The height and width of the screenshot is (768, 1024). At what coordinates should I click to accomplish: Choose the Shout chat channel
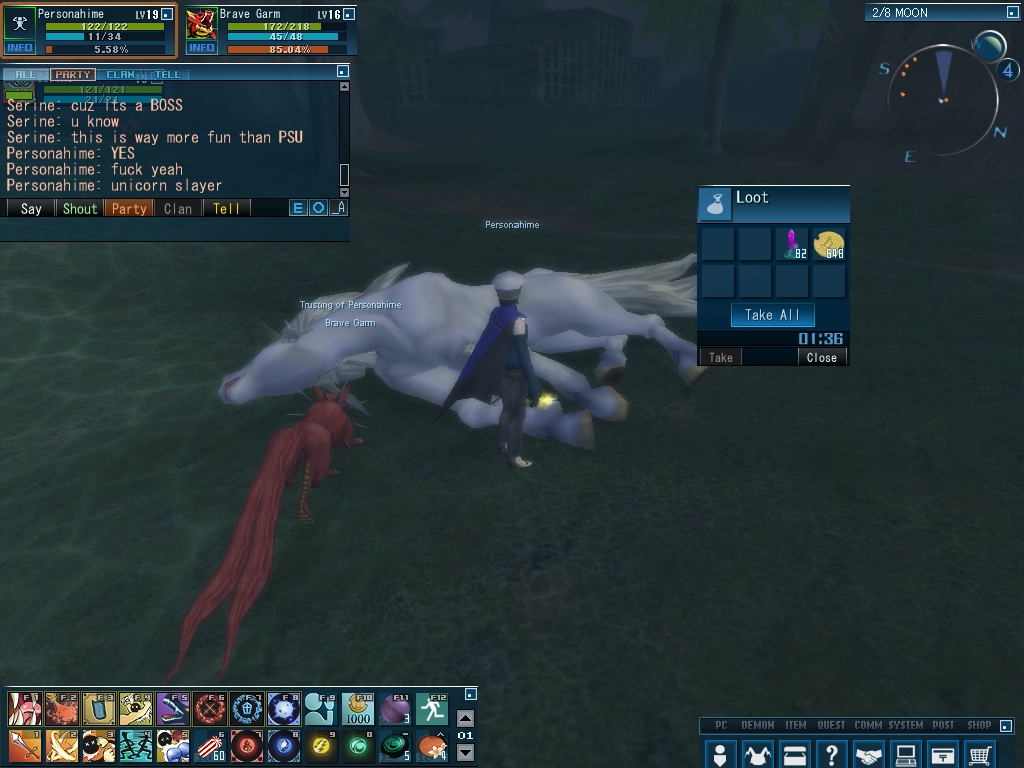[x=80, y=208]
